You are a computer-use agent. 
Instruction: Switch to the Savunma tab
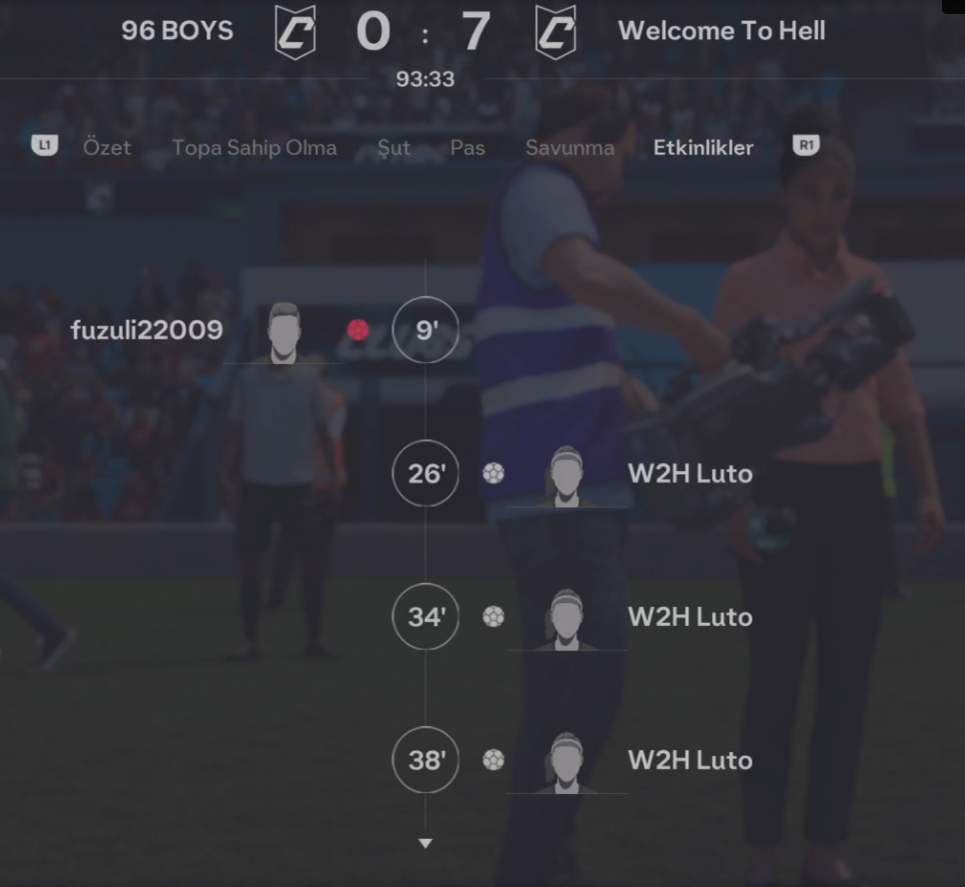point(569,148)
